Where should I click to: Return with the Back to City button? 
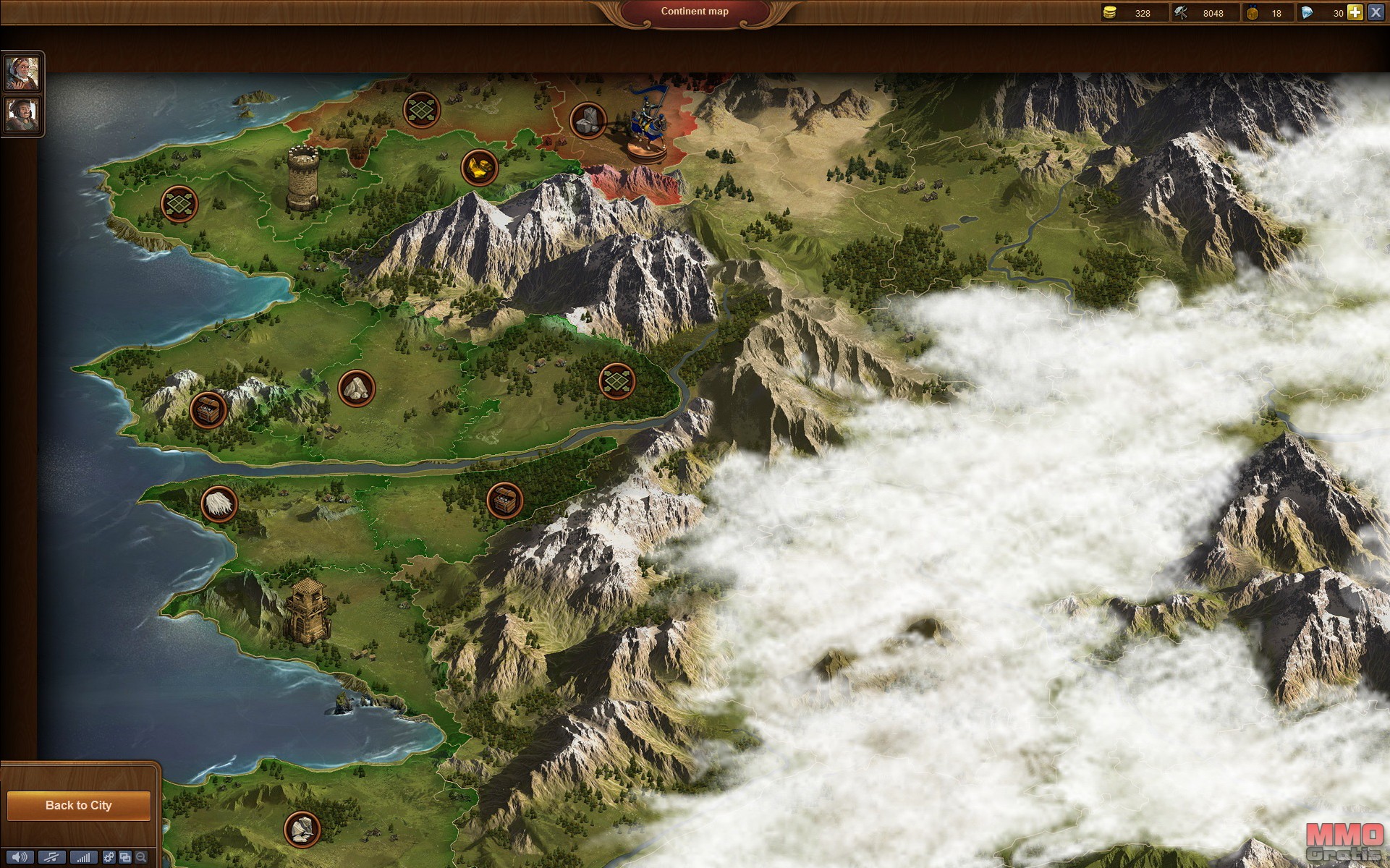pos(78,805)
